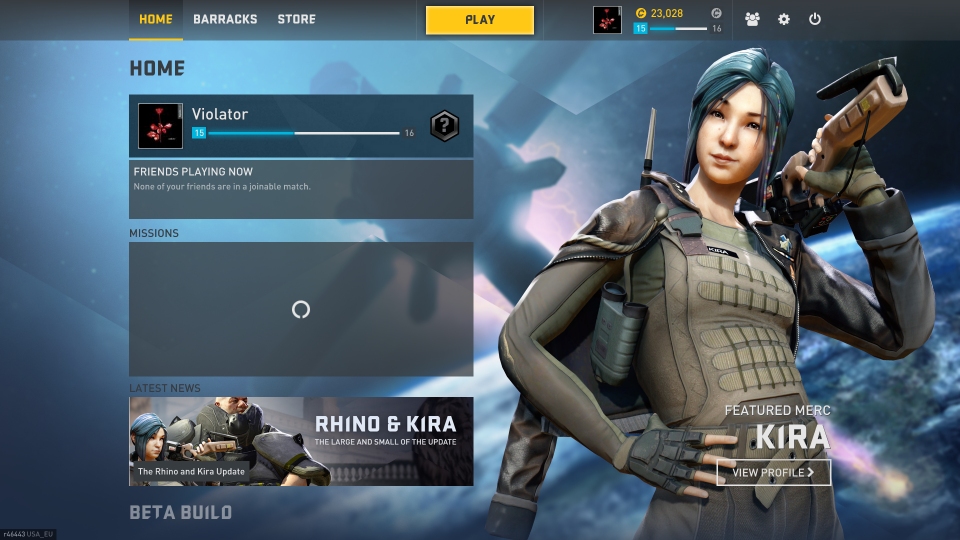Open the Rhino and Kira Update news
This screenshot has height=540, width=960.
pos(301,441)
